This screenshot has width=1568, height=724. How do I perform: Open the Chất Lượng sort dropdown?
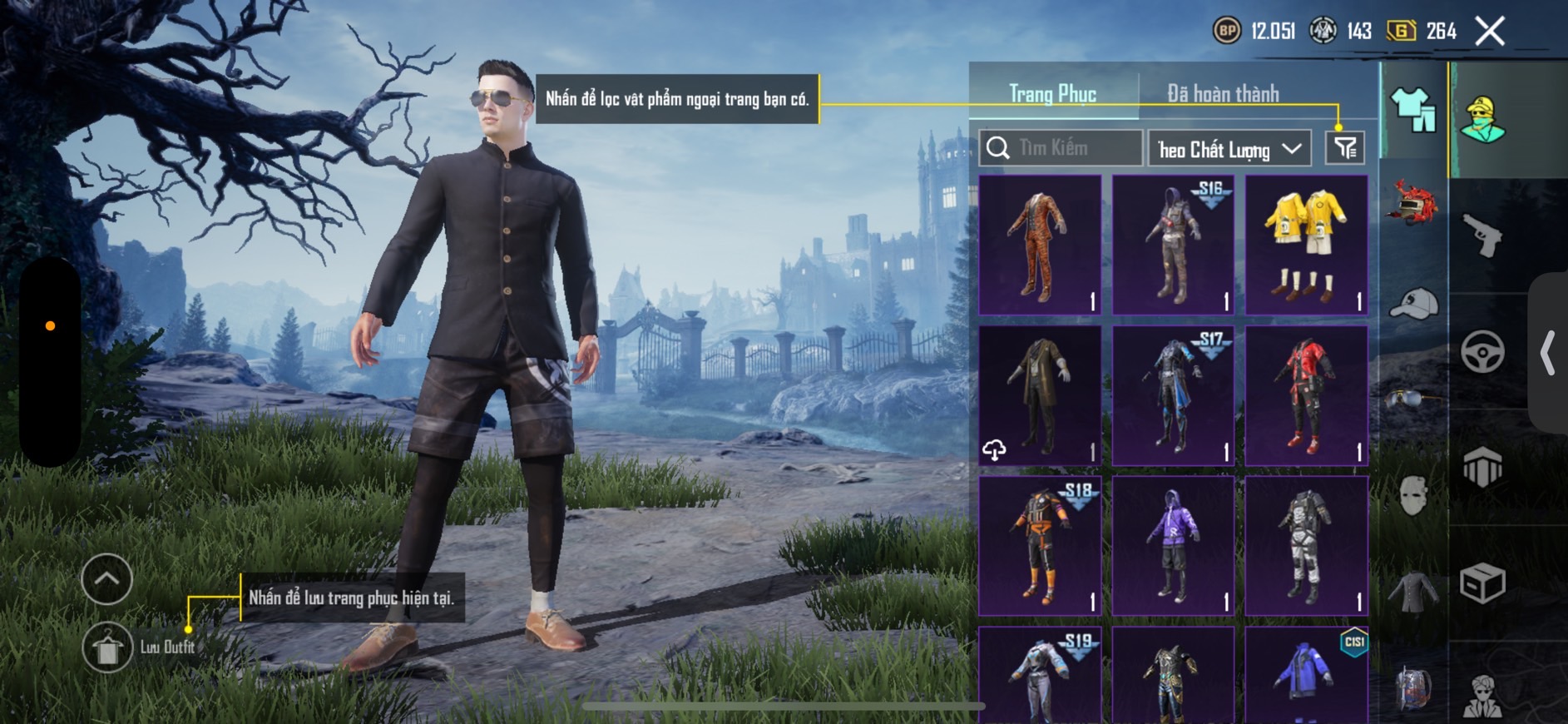[1229, 149]
